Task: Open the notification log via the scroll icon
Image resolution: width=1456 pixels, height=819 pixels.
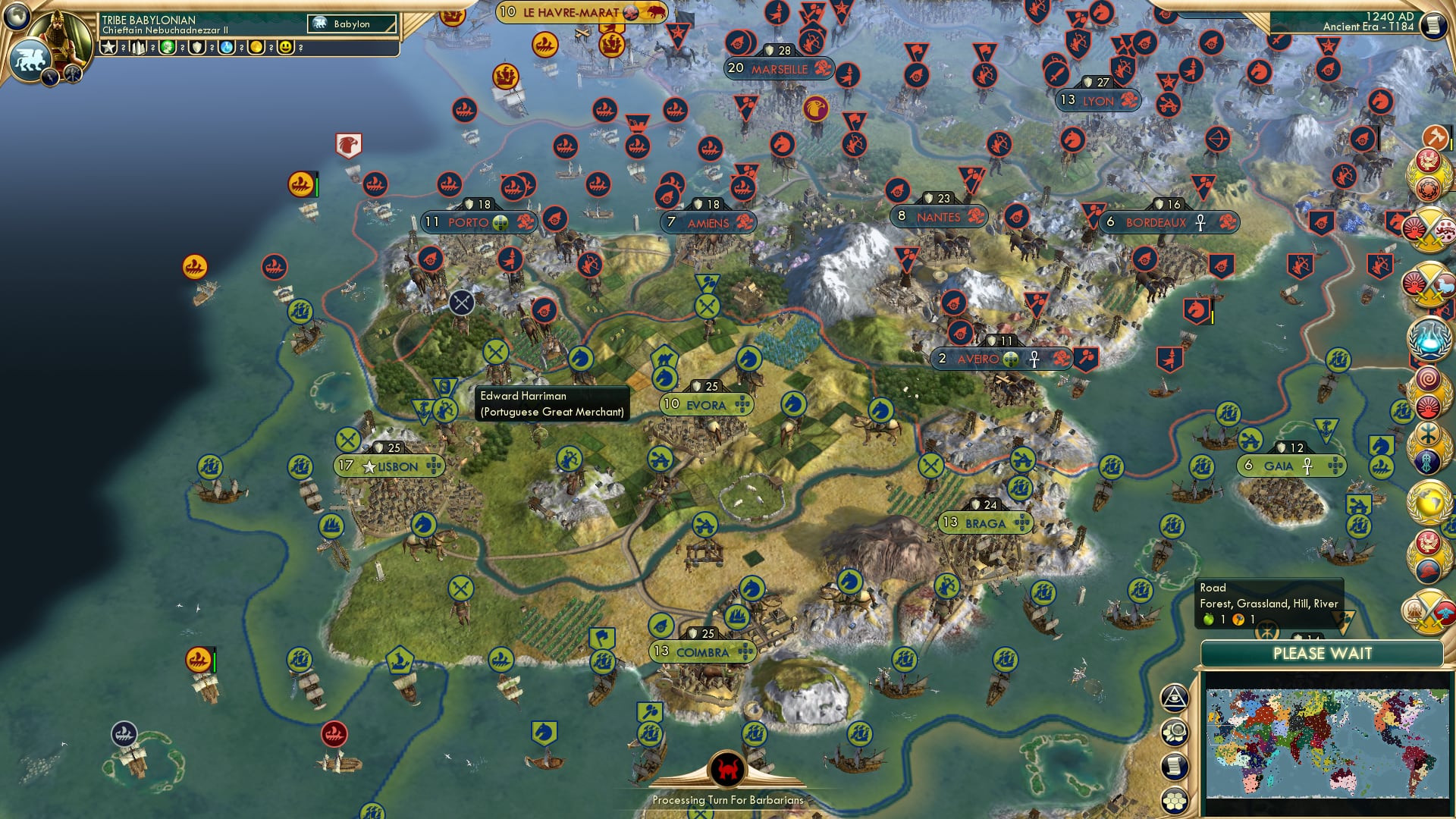Action: click(x=1174, y=764)
